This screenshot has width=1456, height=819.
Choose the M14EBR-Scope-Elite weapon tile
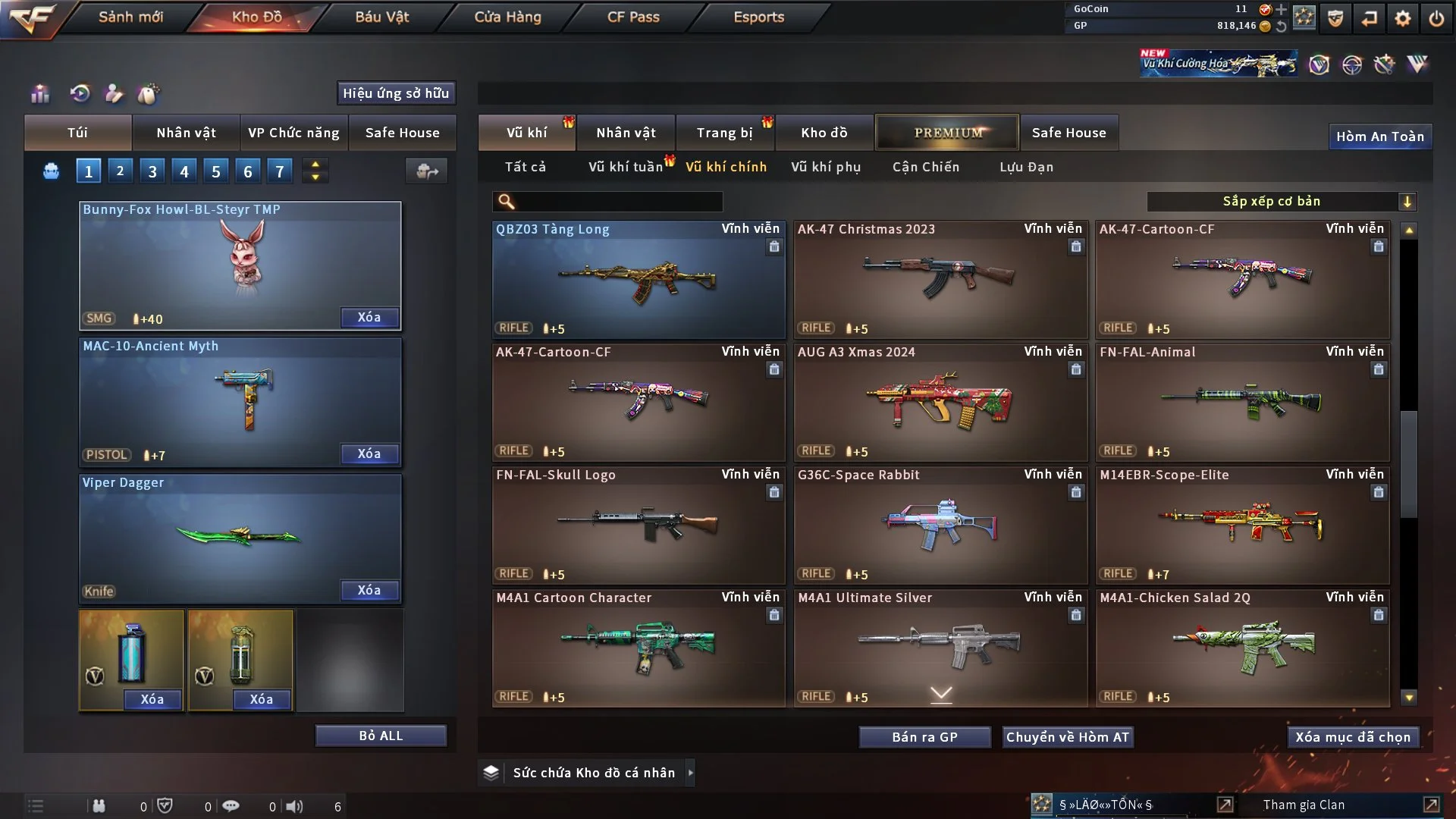tap(1242, 526)
